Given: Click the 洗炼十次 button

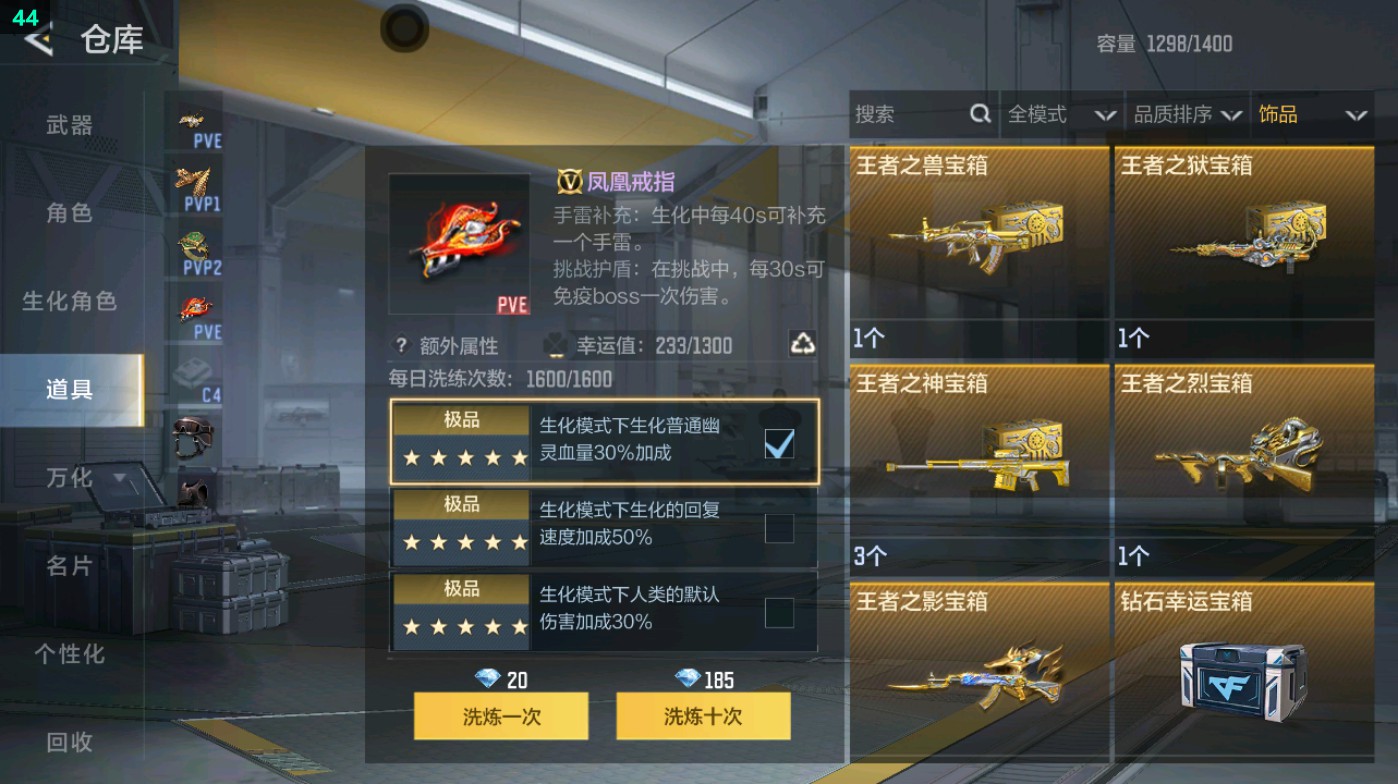Looking at the screenshot, I should pyautogui.click(x=703, y=717).
